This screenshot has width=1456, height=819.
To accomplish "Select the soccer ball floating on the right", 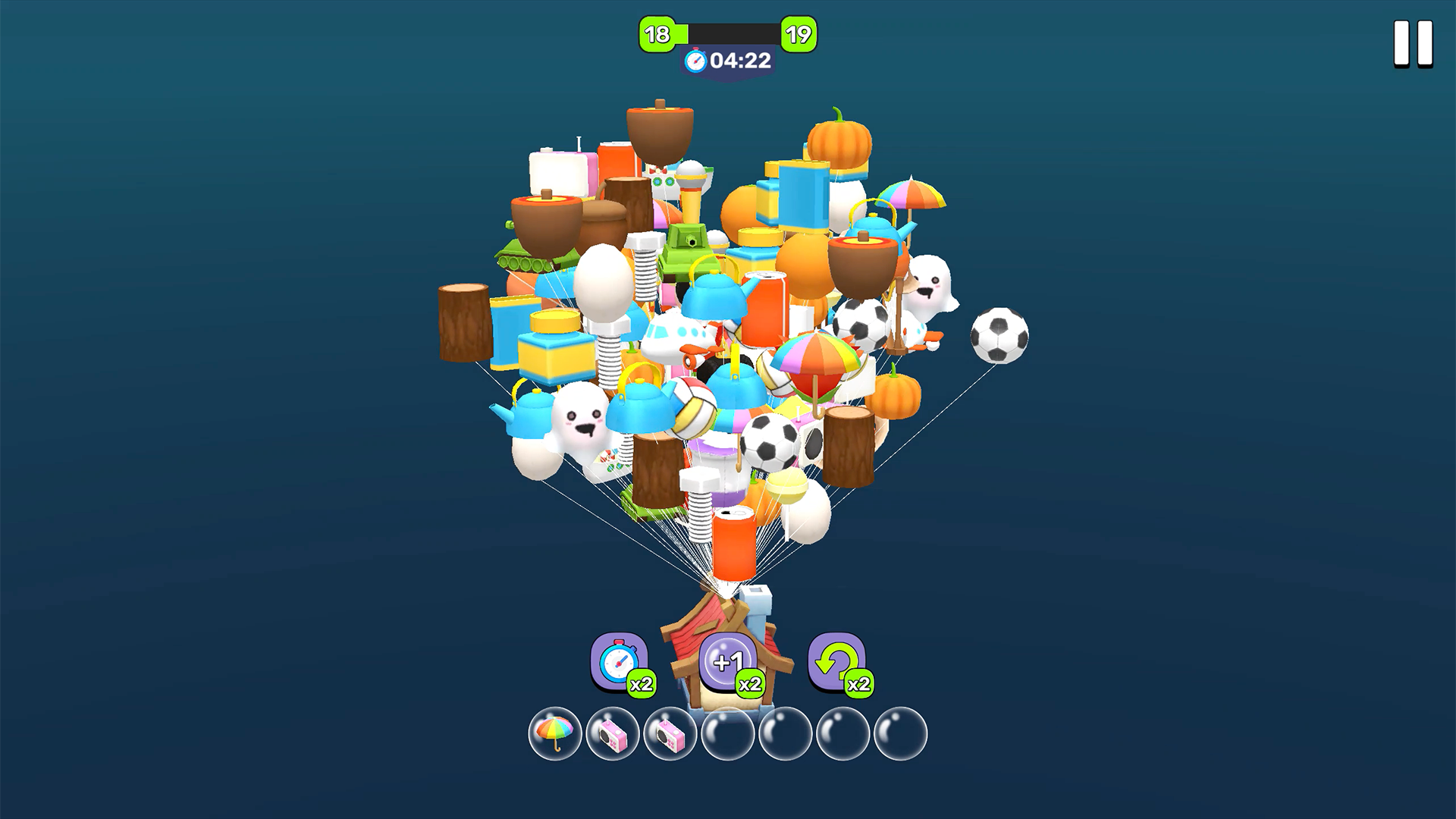I will click(997, 335).
